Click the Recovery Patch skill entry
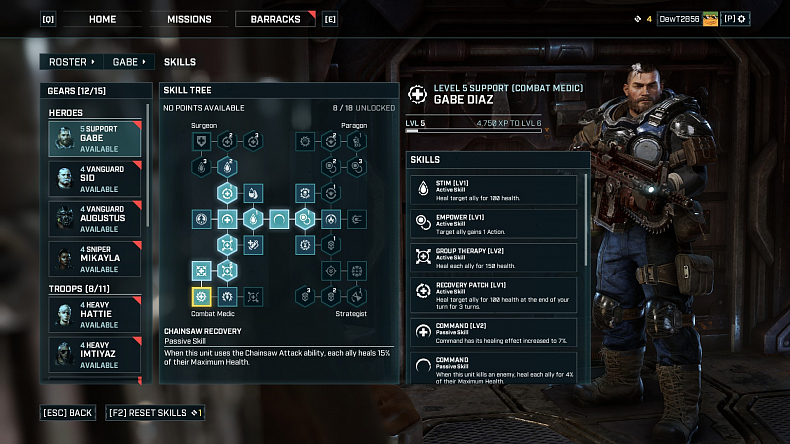 tap(494, 296)
